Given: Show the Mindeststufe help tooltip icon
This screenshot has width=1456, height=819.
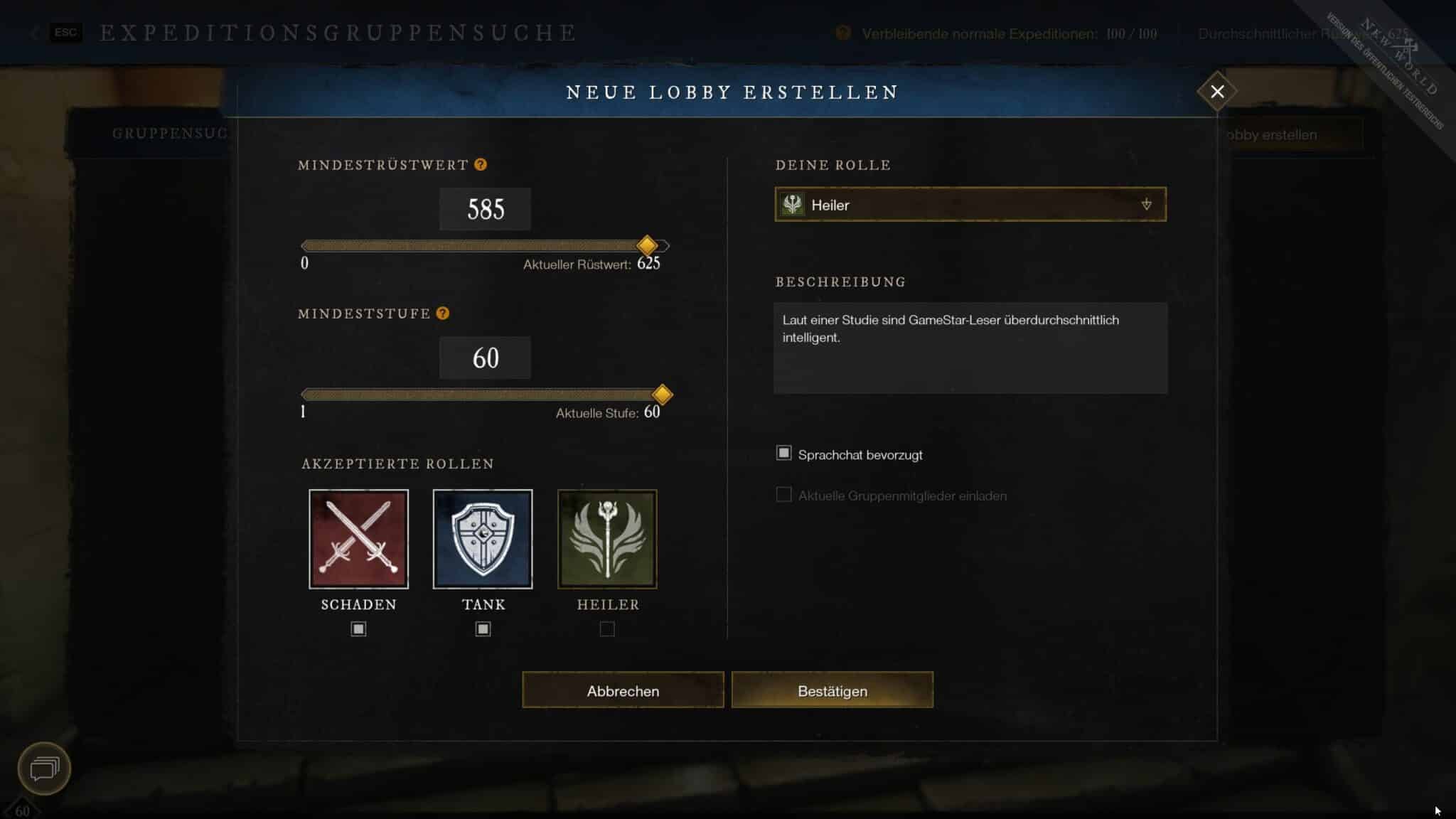Looking at the screenshot, I should point(443,314).
